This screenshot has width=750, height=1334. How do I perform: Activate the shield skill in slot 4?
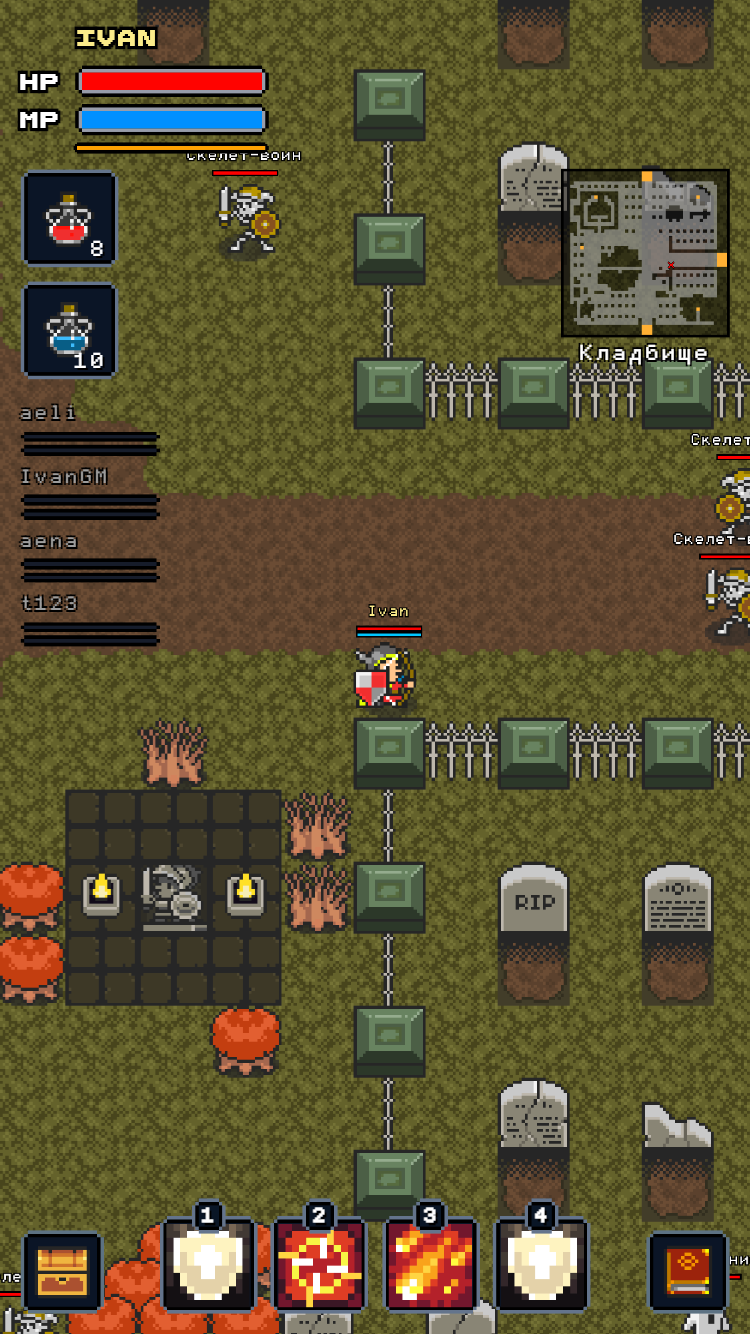click(x=541, y=1265)
